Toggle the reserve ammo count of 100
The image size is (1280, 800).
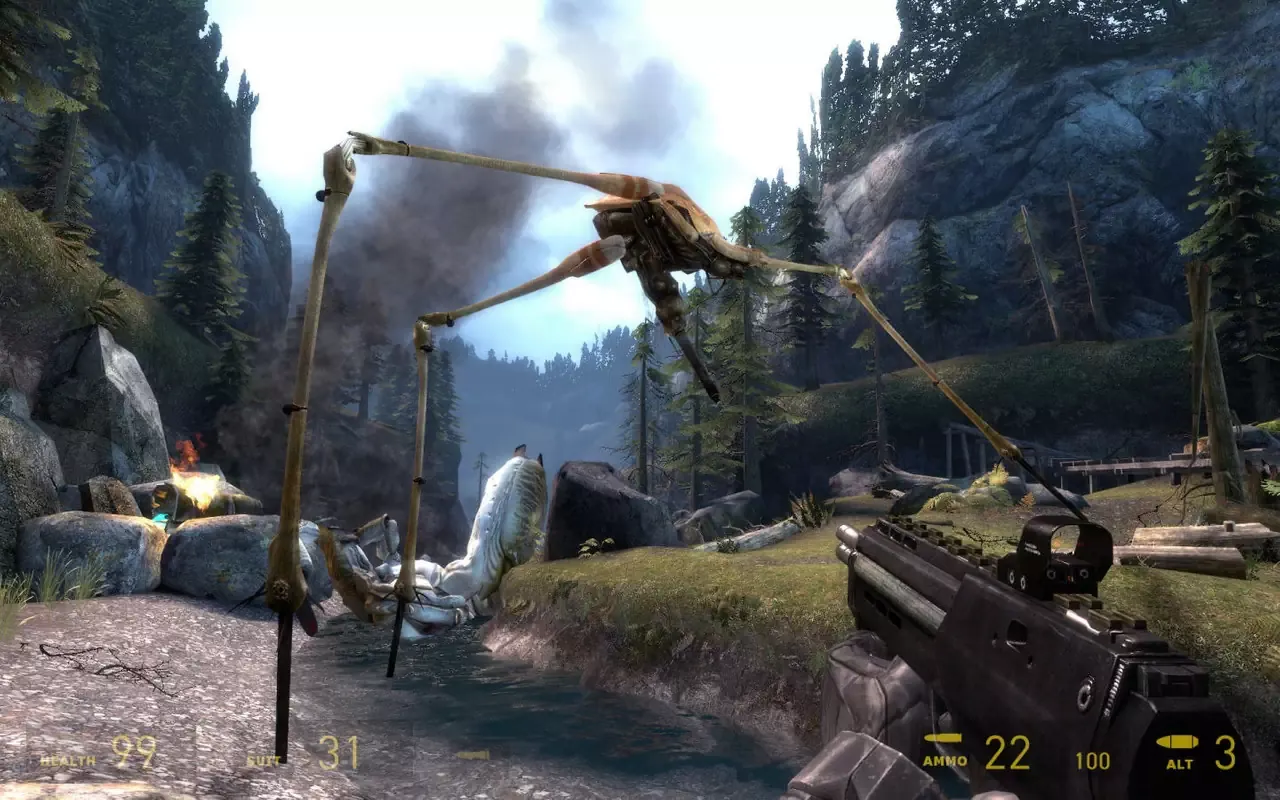coord(1093,759)
